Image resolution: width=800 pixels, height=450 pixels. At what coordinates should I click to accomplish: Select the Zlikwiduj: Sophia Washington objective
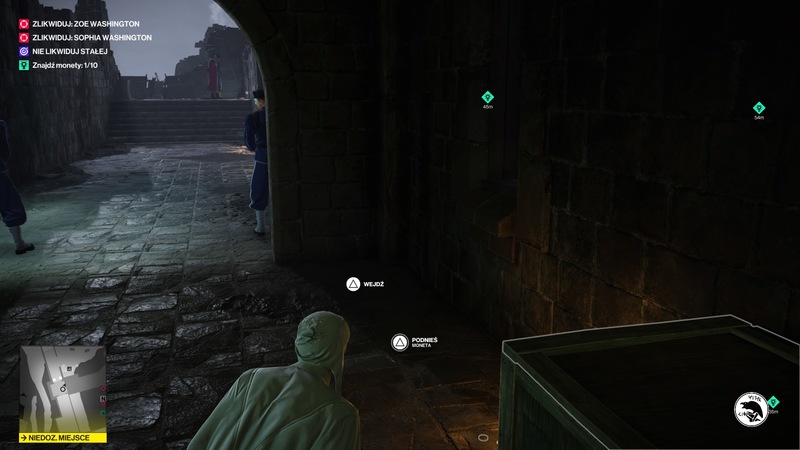(91, 37)
